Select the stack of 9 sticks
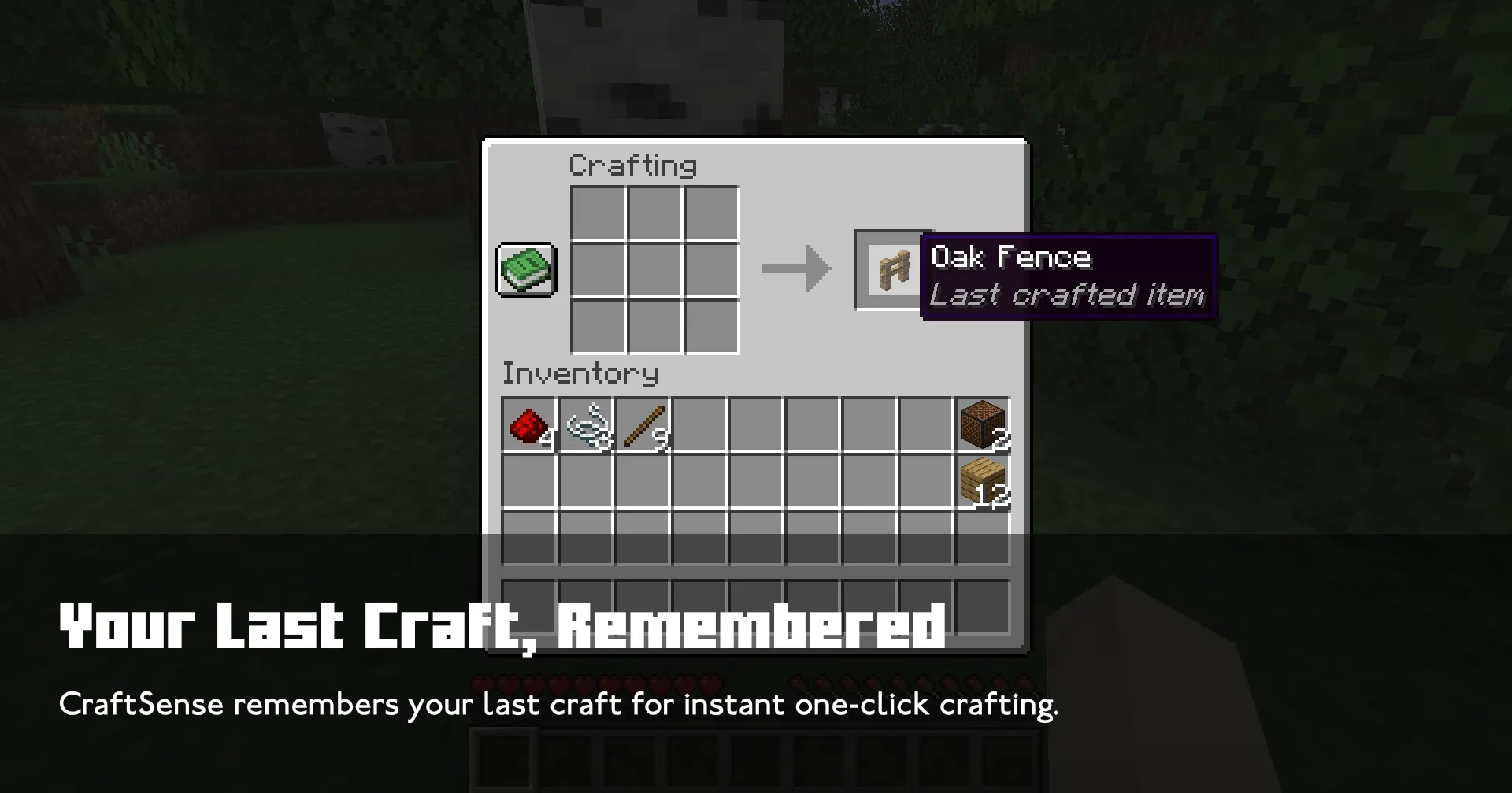 click(643, 425)
